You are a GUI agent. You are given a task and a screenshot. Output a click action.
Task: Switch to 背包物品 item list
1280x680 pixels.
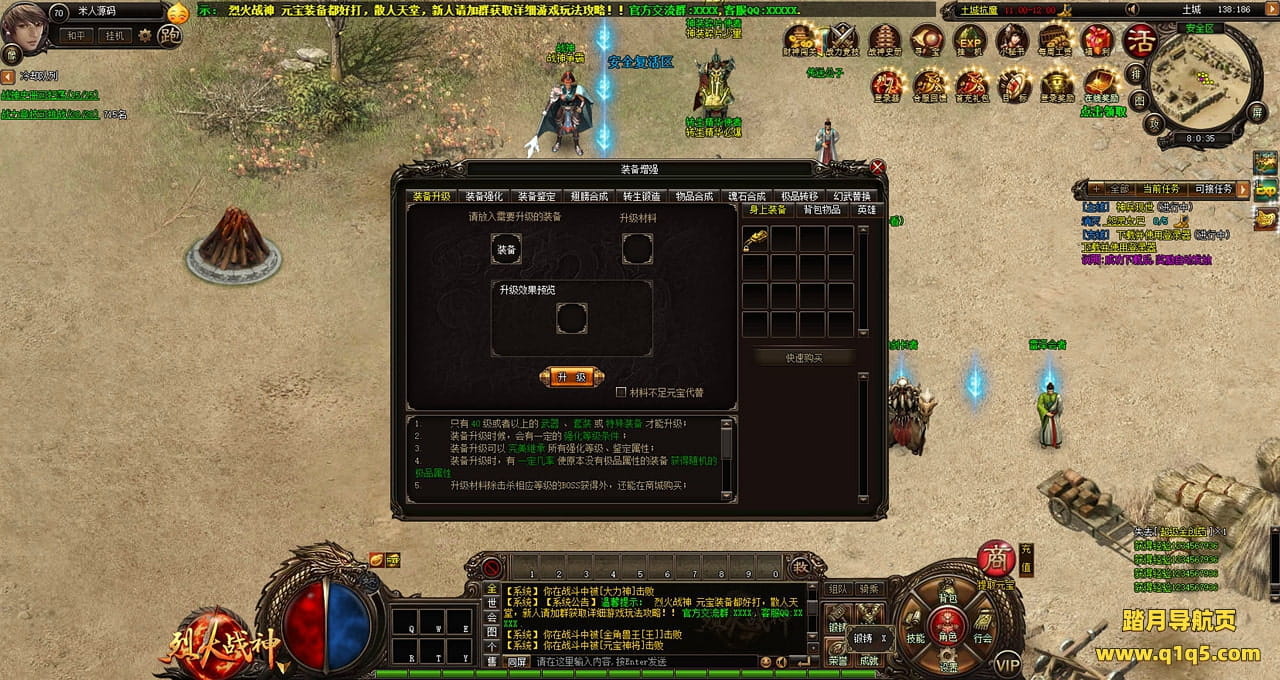[x=822, y=210]
